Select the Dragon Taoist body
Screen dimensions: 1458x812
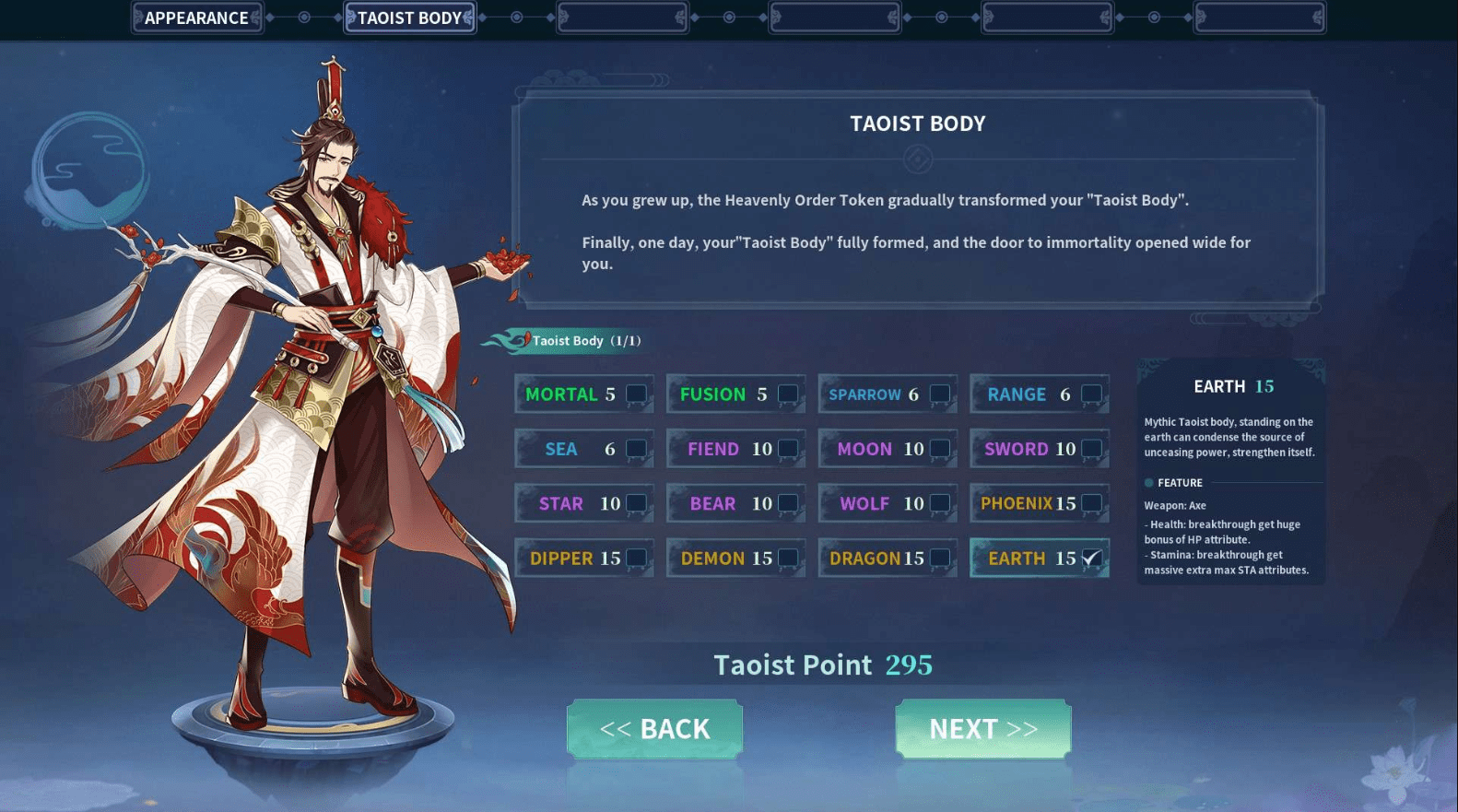click(x=940, y=559)
